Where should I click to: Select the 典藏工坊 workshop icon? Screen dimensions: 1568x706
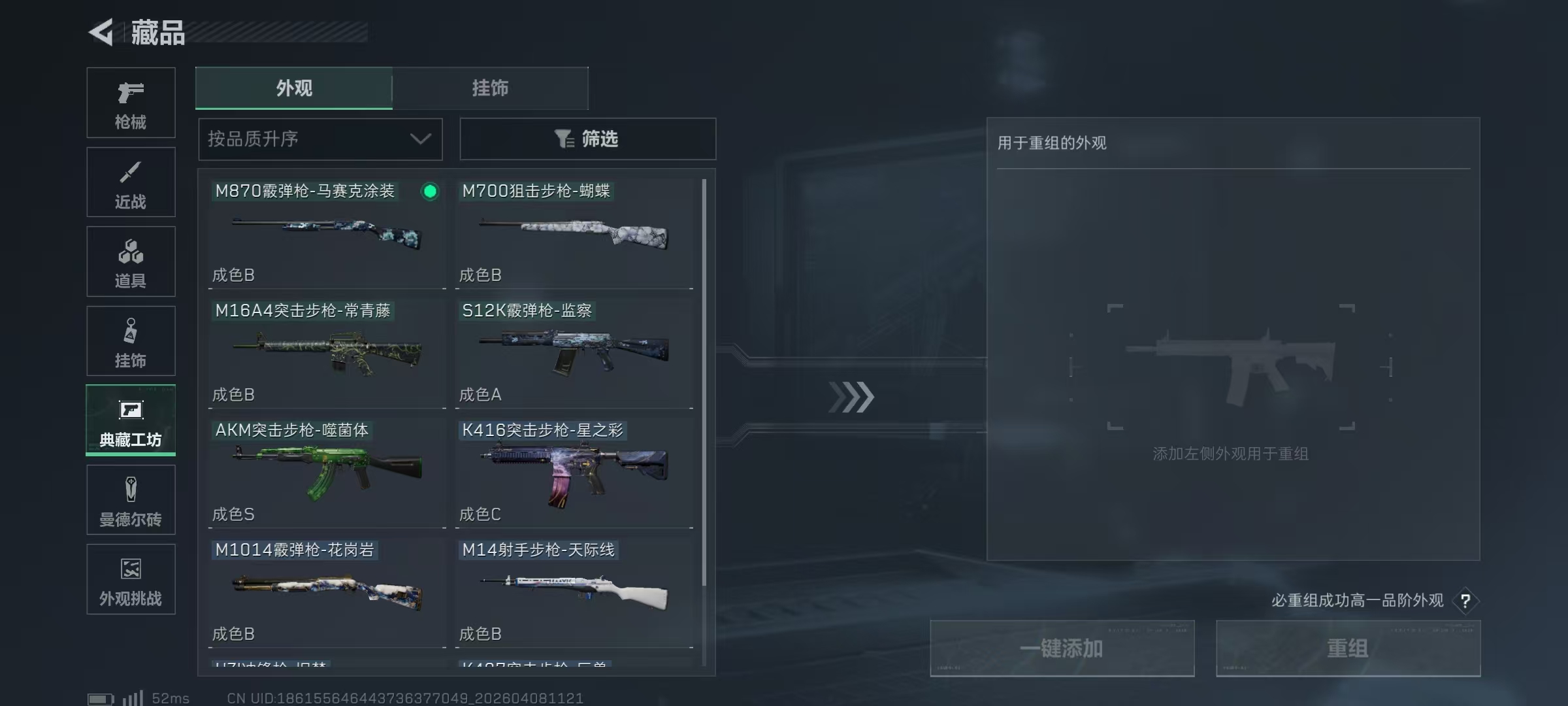coord(131,420)
